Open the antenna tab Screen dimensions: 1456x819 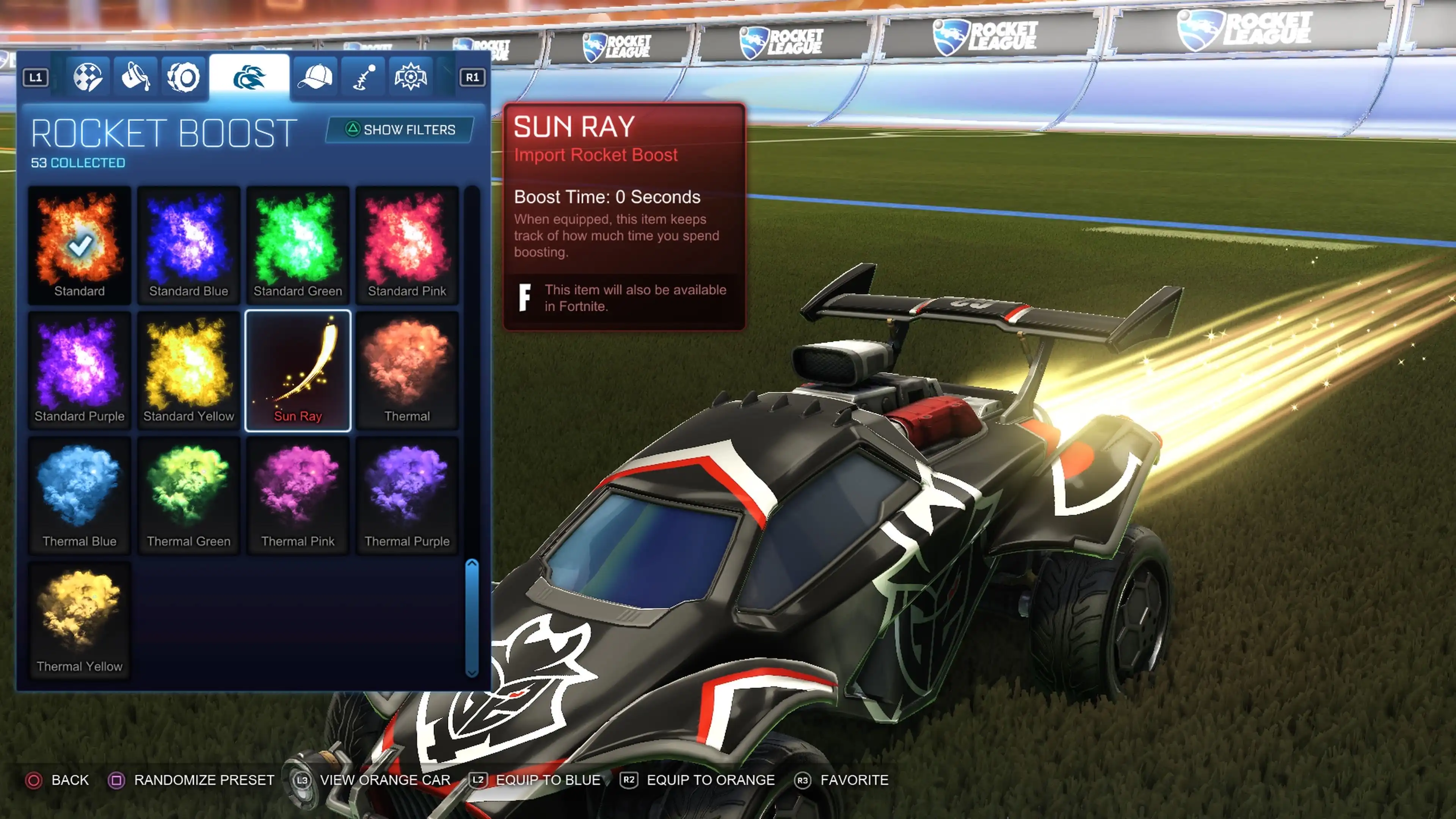pyautogui.click(x=364, y=77)
